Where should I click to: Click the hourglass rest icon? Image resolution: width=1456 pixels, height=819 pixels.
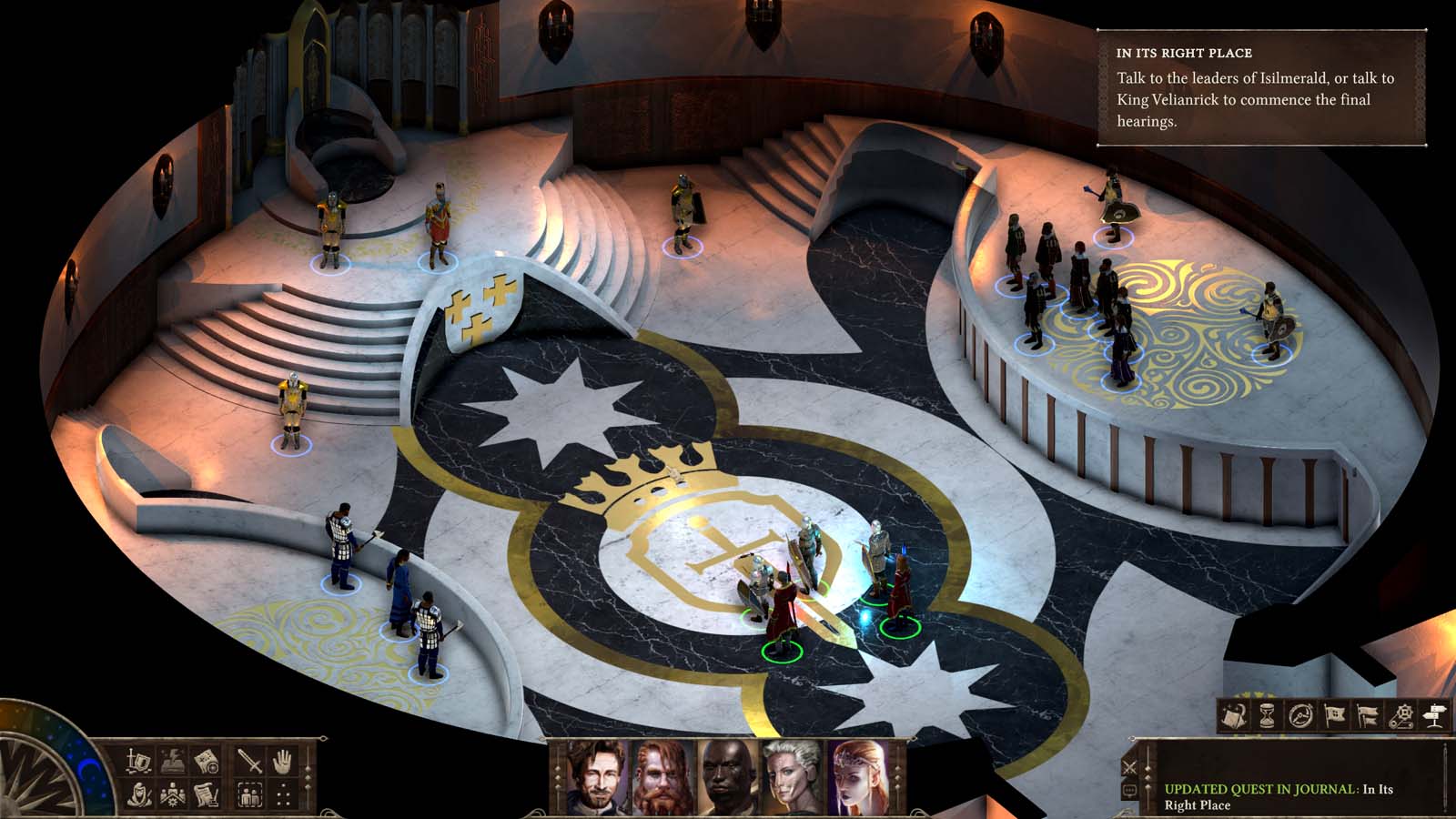pos(1267,715)
